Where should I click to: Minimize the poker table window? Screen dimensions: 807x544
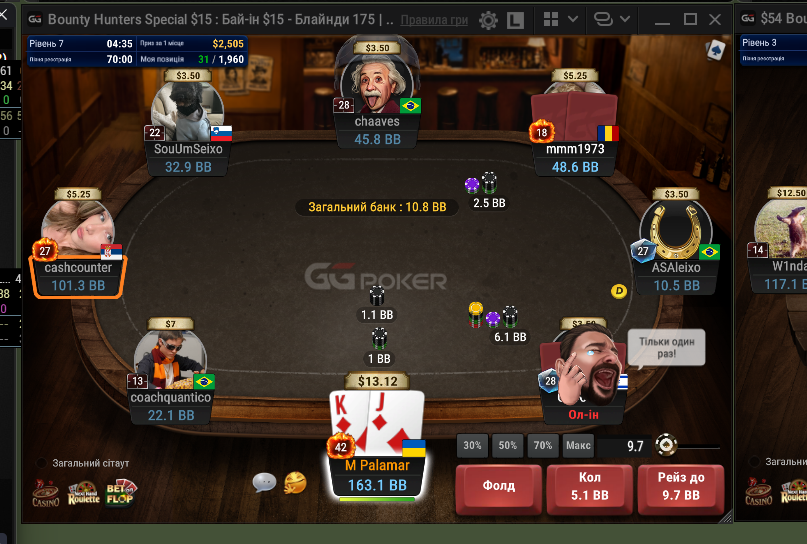pos(661,20)
